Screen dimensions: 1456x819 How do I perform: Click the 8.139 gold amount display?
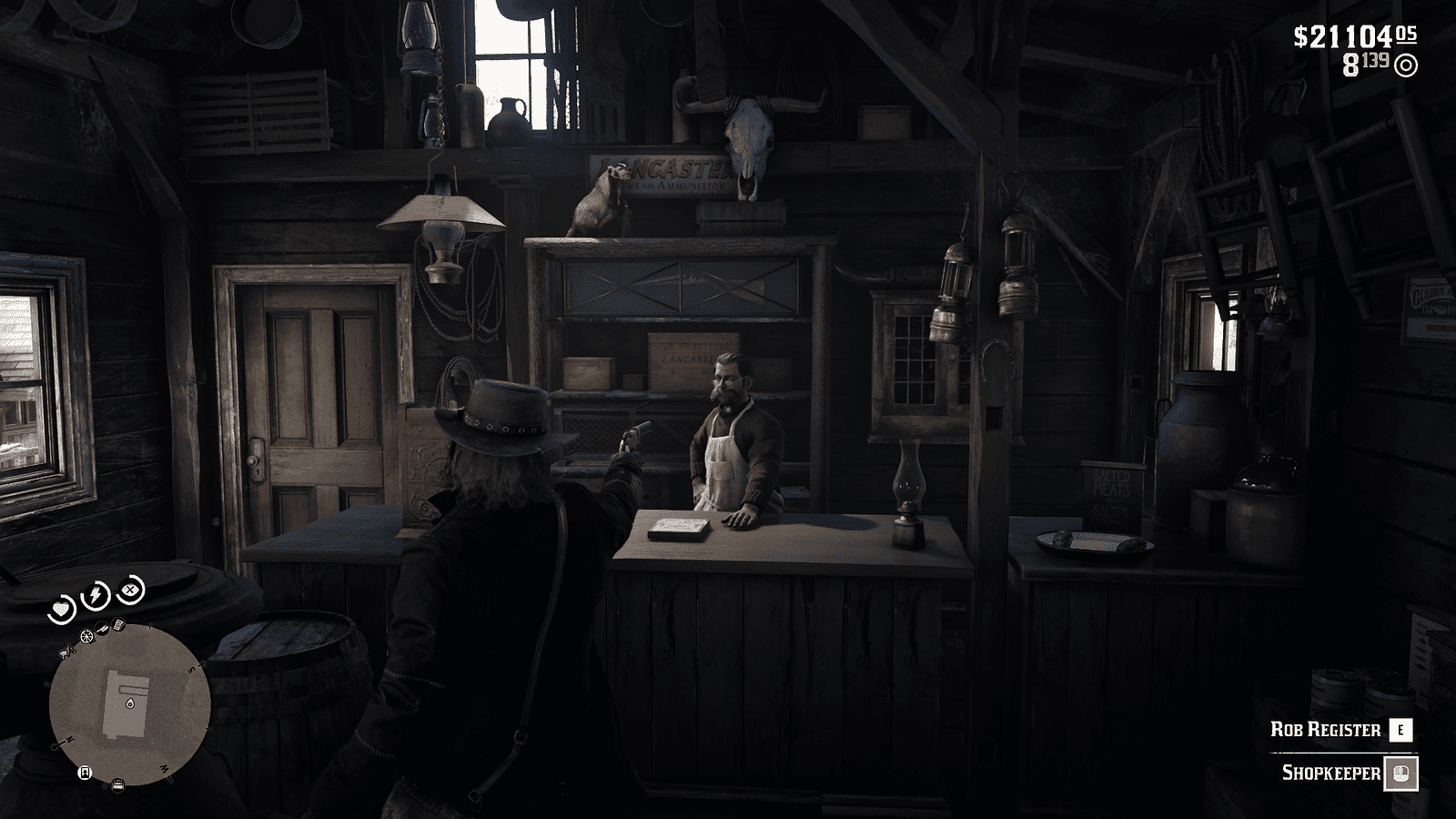point(1367,64)
